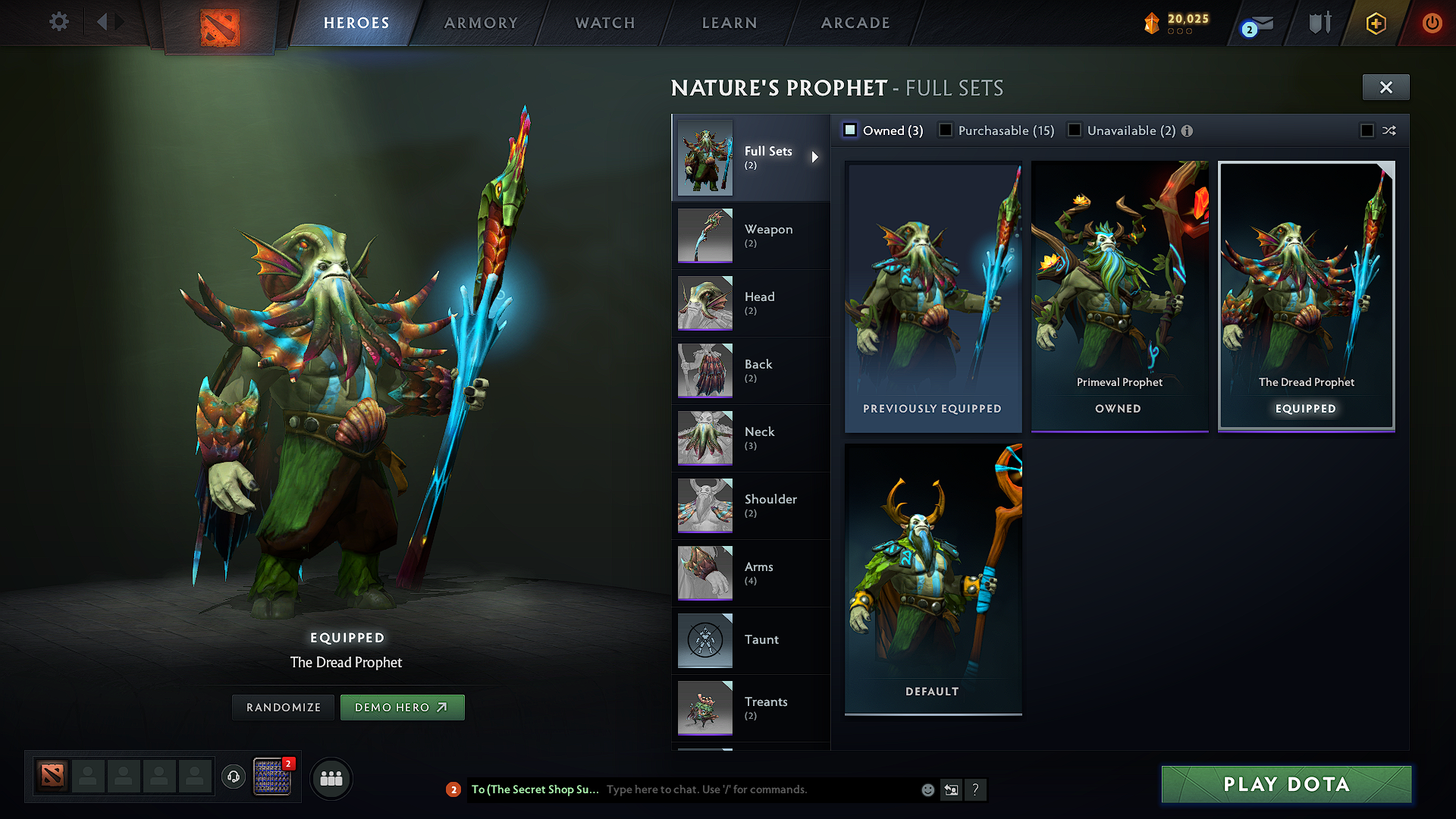Screen dimensions: 1456x819
Task: Go to the Learn tab
Action: click(730, 23)
